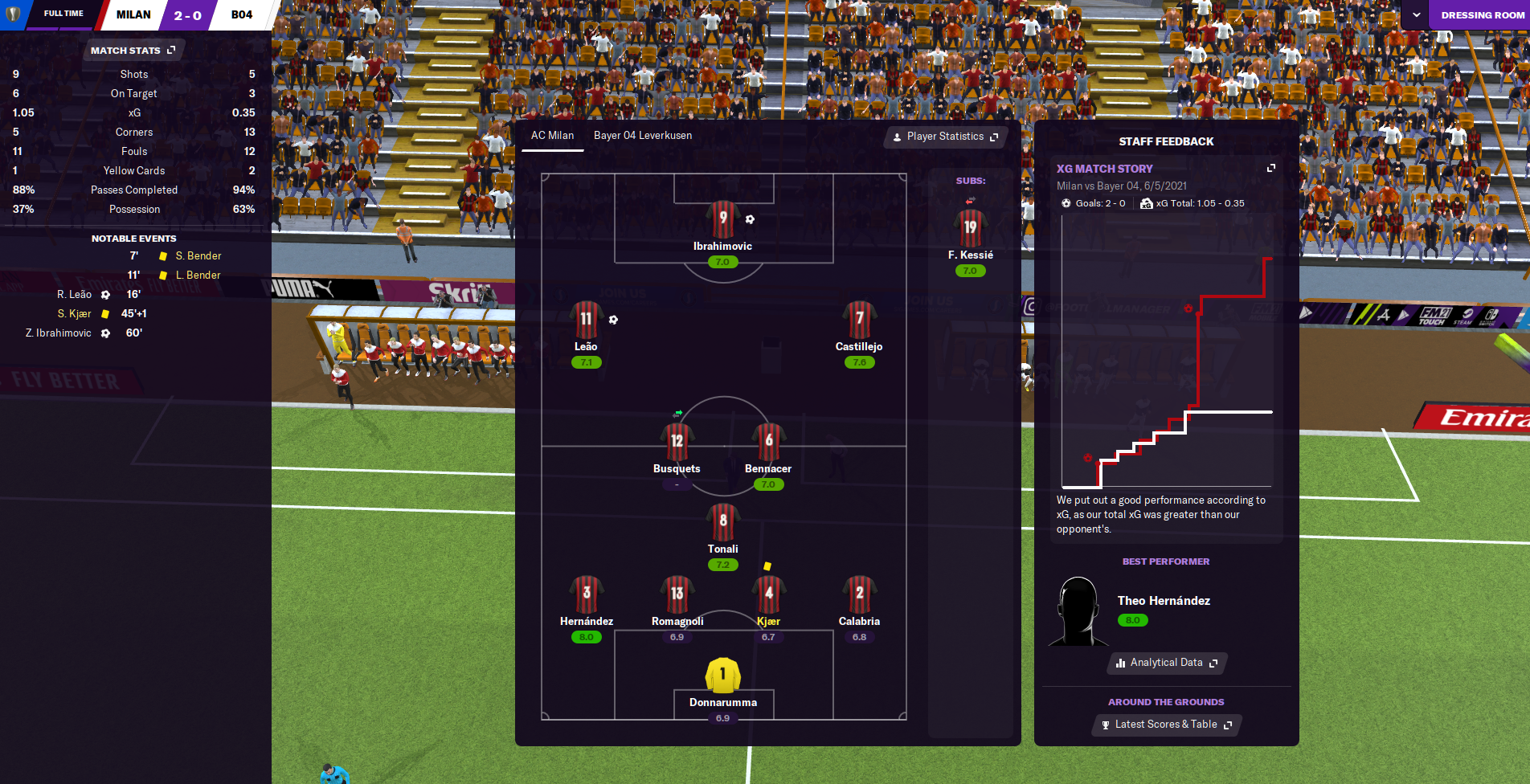Select Leão's shirt icon

586,320
